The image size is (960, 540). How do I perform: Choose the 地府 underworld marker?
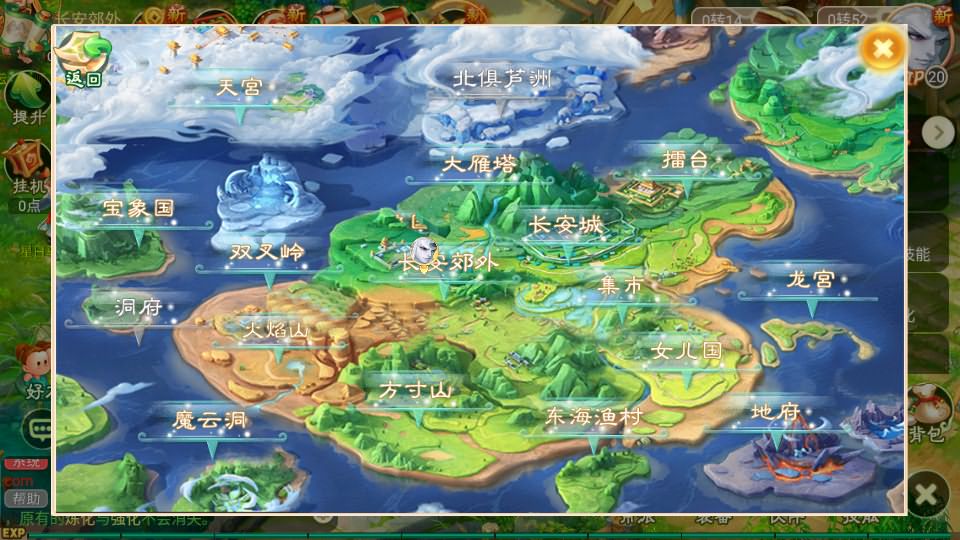pyautogui.click(x=776, y=412)
